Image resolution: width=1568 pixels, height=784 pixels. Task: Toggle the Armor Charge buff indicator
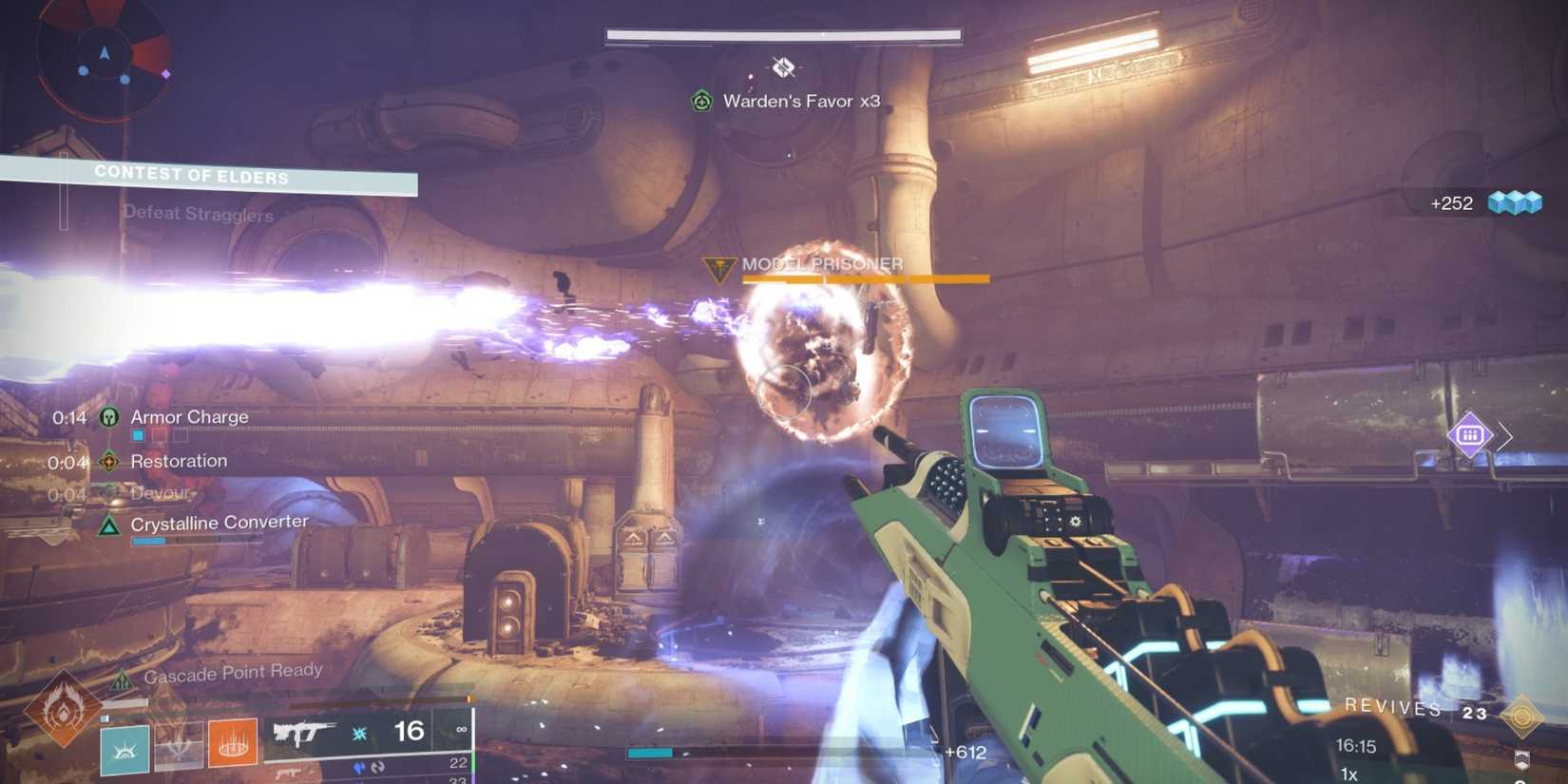click(x=109, y=416)
